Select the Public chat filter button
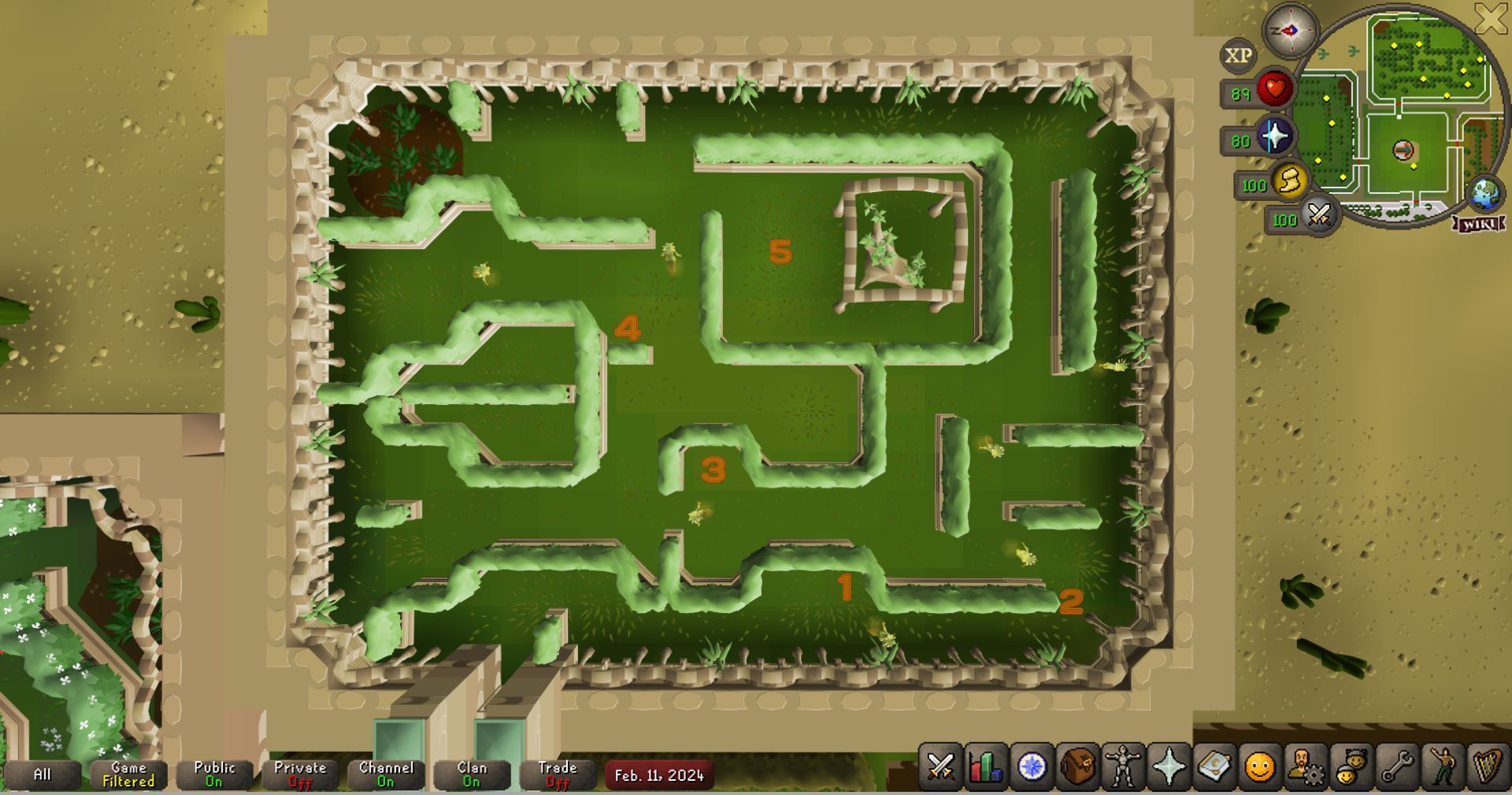1512x795 pixels. click(214, 774)
